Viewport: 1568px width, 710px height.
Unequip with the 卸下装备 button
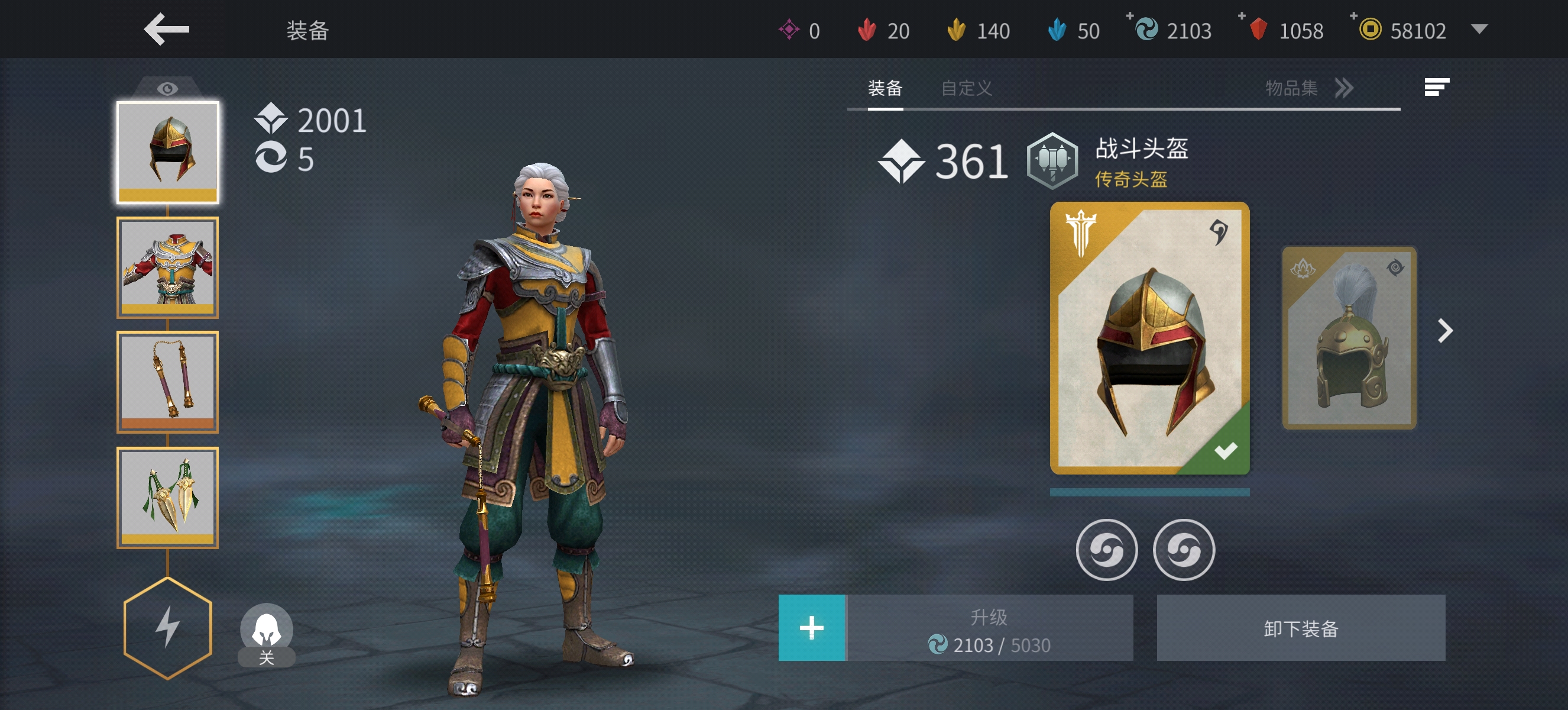point(1300,628)
